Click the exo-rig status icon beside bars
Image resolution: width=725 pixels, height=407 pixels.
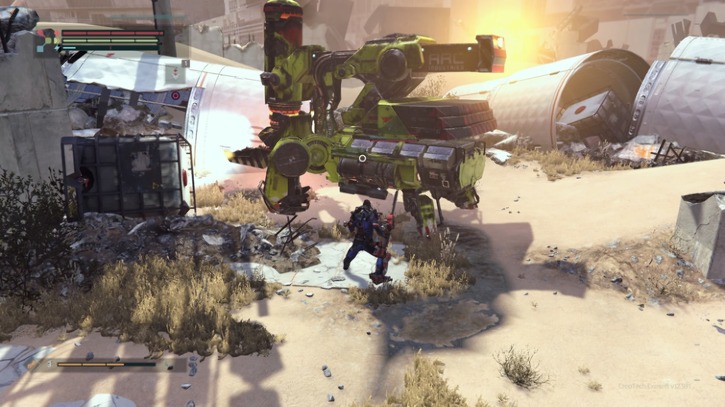(46, 40)
